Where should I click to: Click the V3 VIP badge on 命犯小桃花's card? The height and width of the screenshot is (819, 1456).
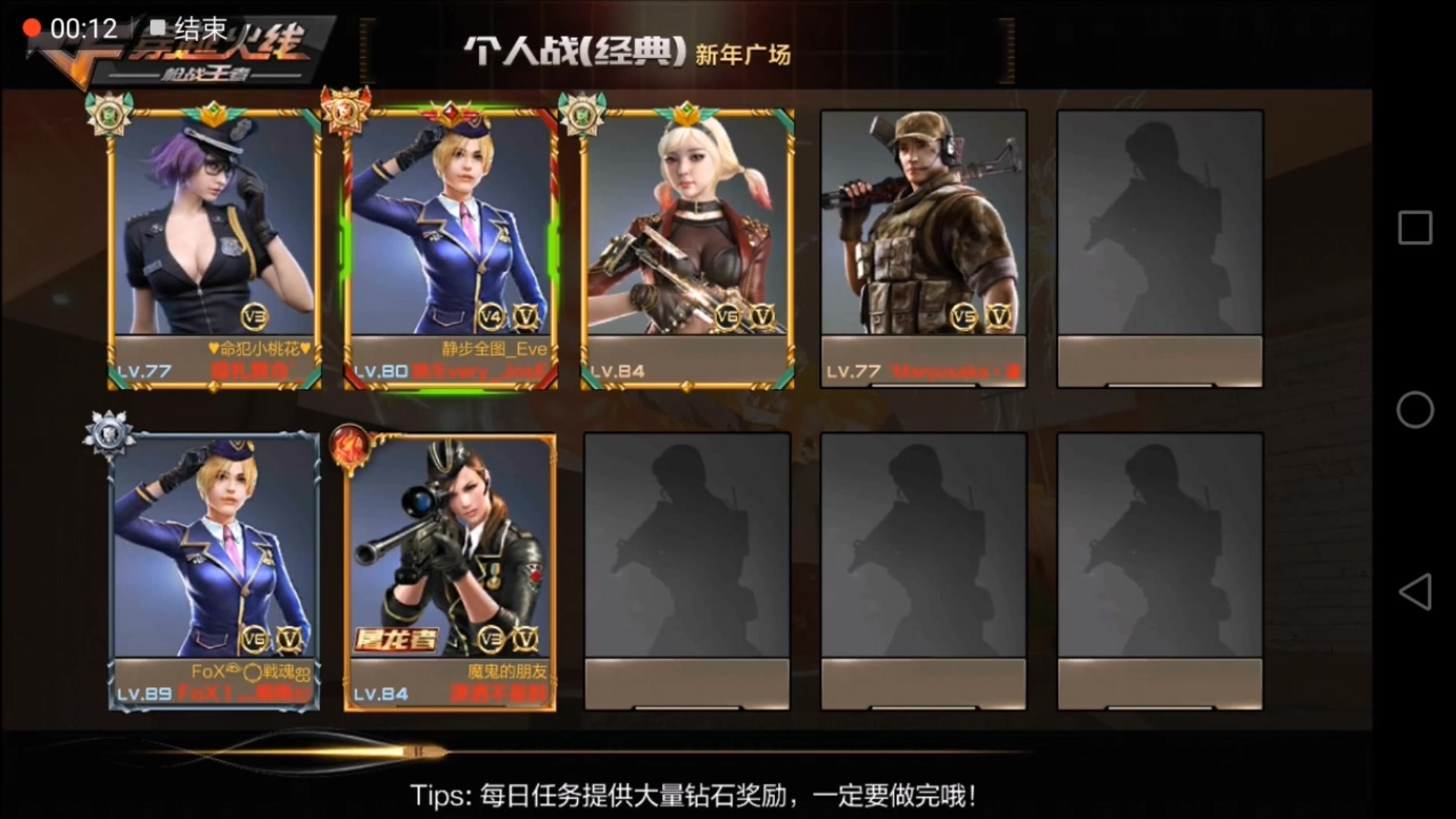pos(256,316)
